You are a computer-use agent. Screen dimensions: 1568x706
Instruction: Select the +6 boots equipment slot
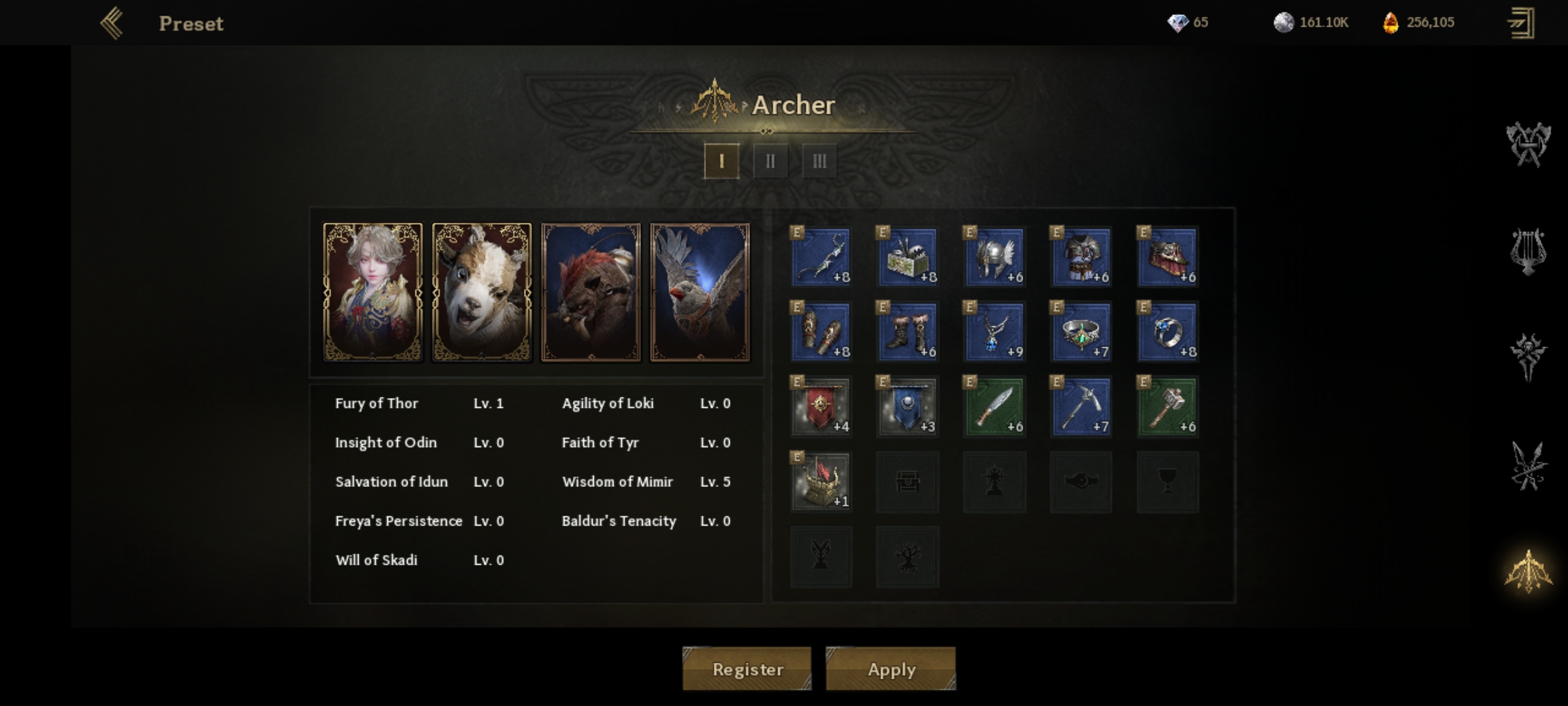[x=908, y=331]
